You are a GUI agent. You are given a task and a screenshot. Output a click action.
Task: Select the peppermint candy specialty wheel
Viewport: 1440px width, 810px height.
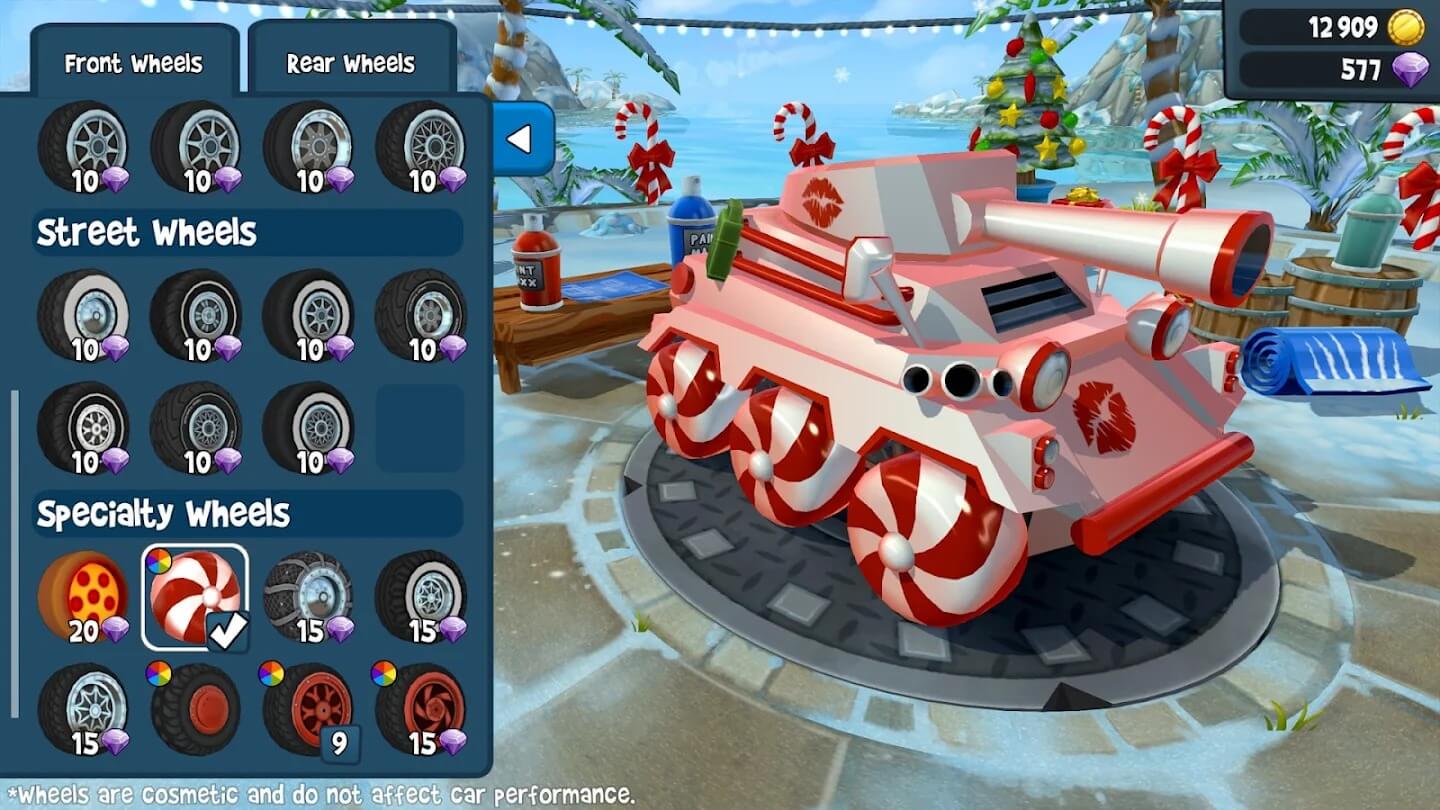click(197, 595)
